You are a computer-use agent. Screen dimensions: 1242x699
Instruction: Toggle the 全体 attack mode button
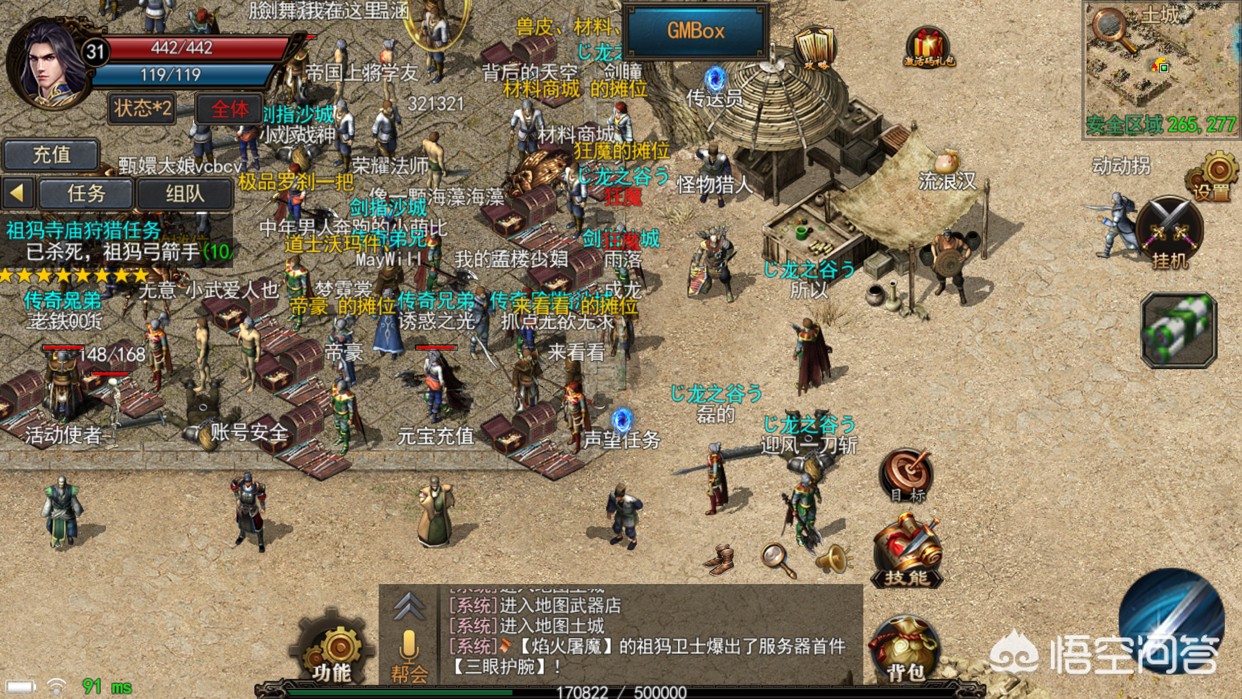coord(230,108)
